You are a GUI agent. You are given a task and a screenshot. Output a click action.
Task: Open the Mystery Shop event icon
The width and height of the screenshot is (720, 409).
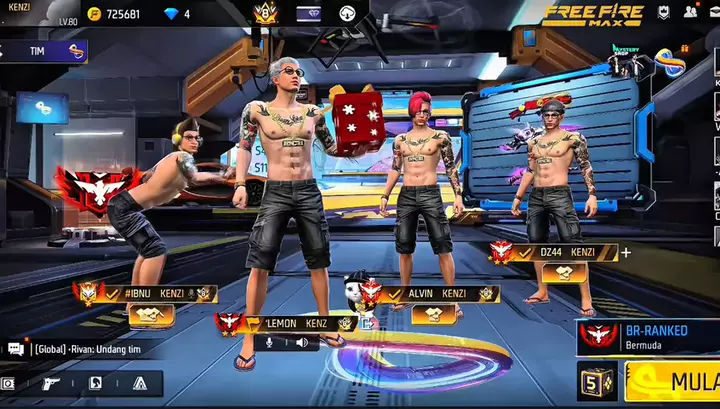tap(626, 58)
